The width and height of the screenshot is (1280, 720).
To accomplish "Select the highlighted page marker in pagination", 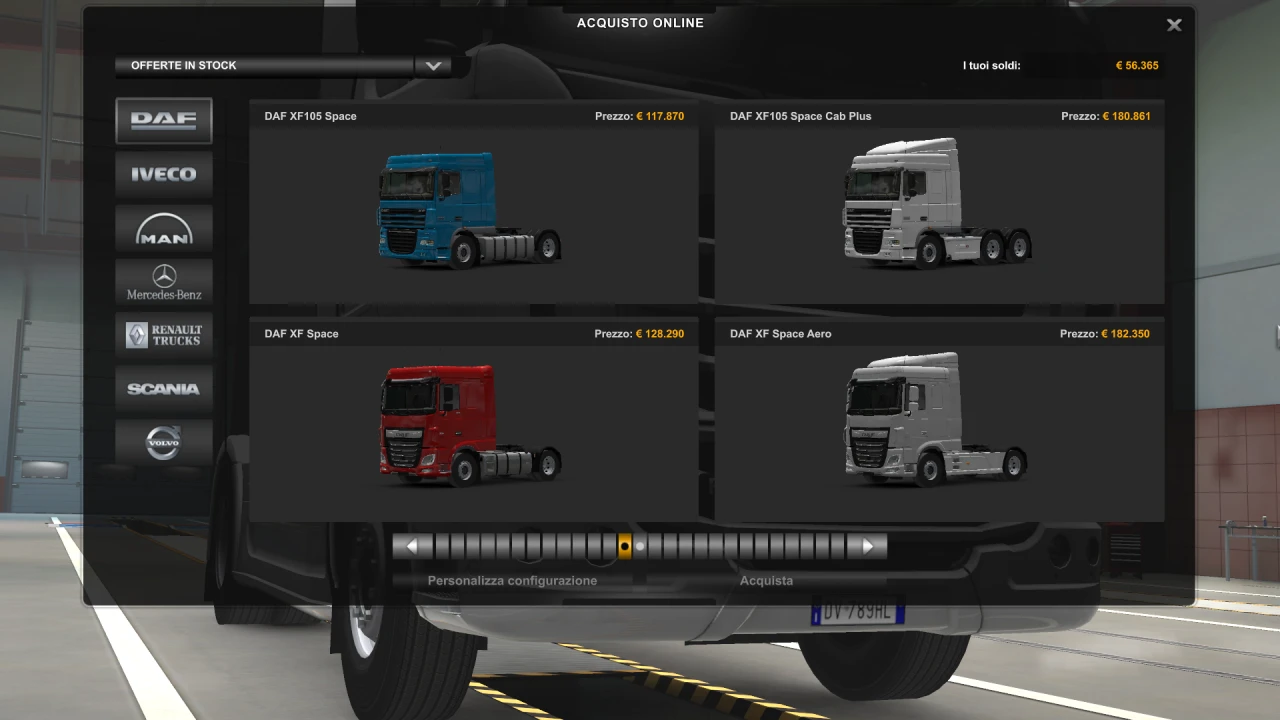I will (x=625, y=545).
